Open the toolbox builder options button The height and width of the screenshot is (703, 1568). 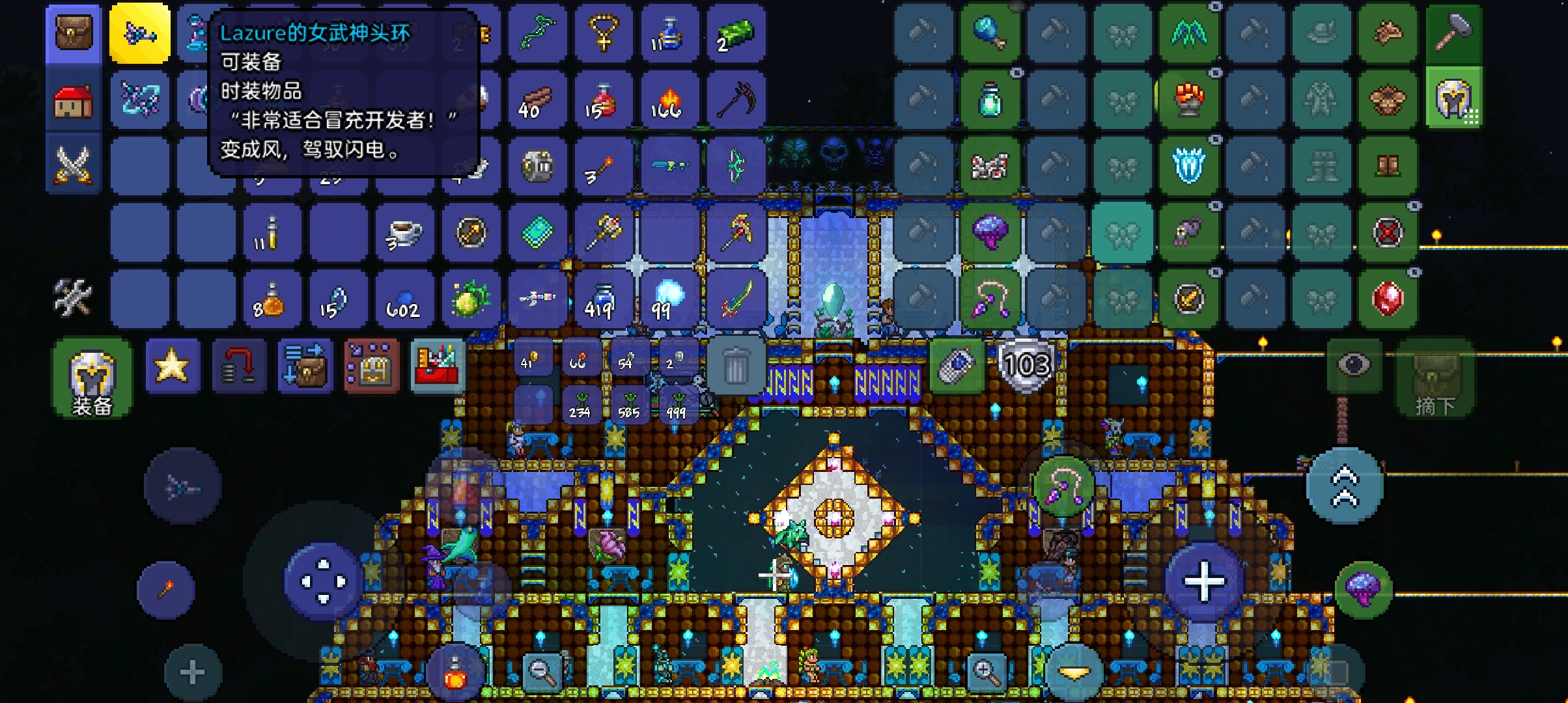point(437,366)
